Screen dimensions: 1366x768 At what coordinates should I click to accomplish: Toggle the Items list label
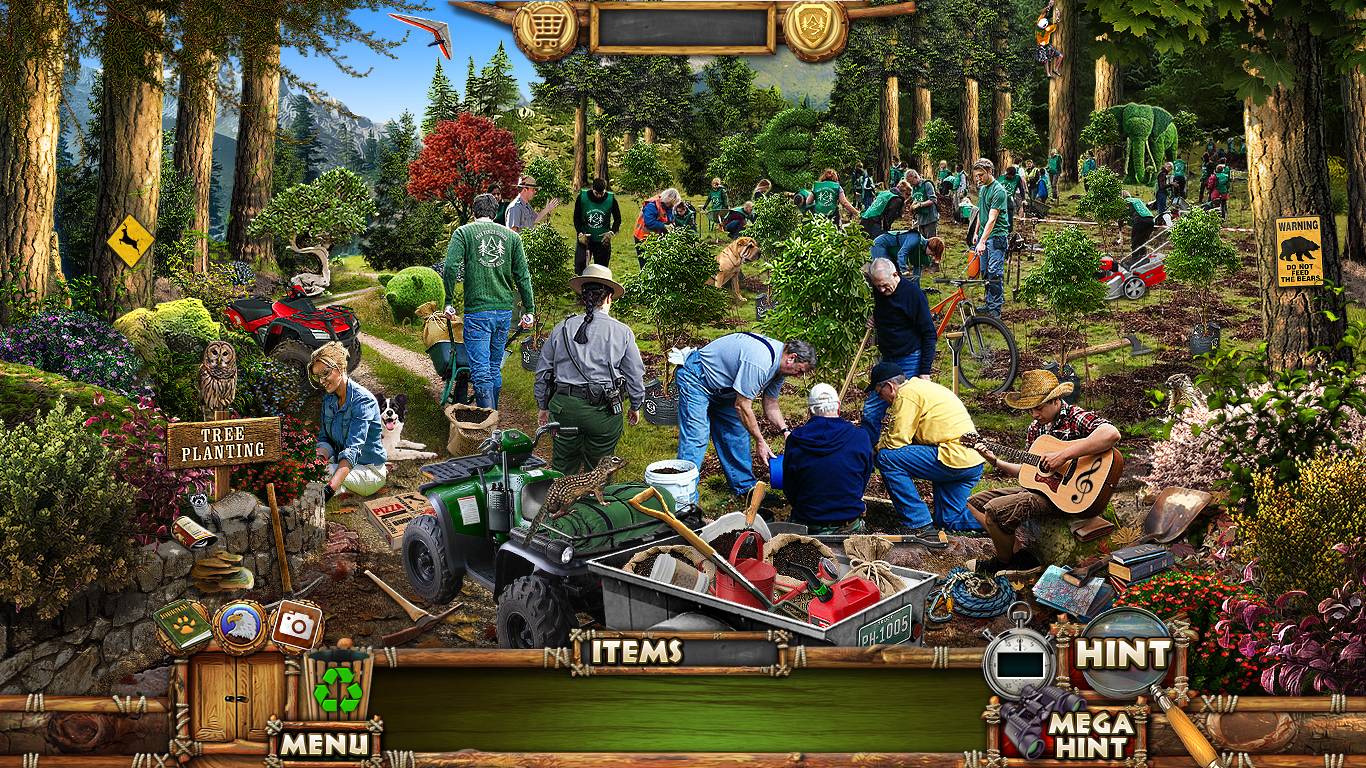636,652
